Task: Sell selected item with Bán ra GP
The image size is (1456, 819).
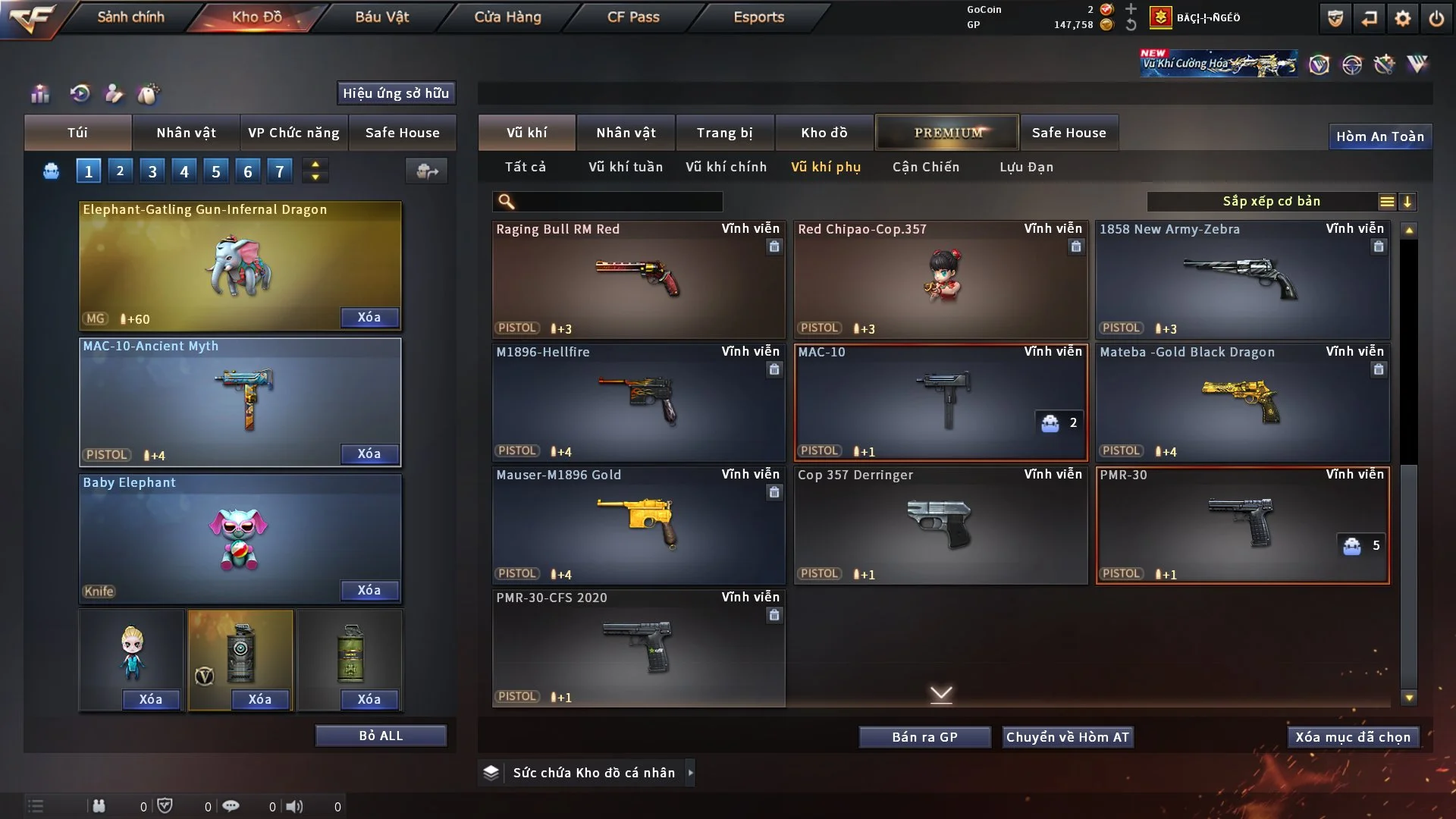Action: coord(924,737)
